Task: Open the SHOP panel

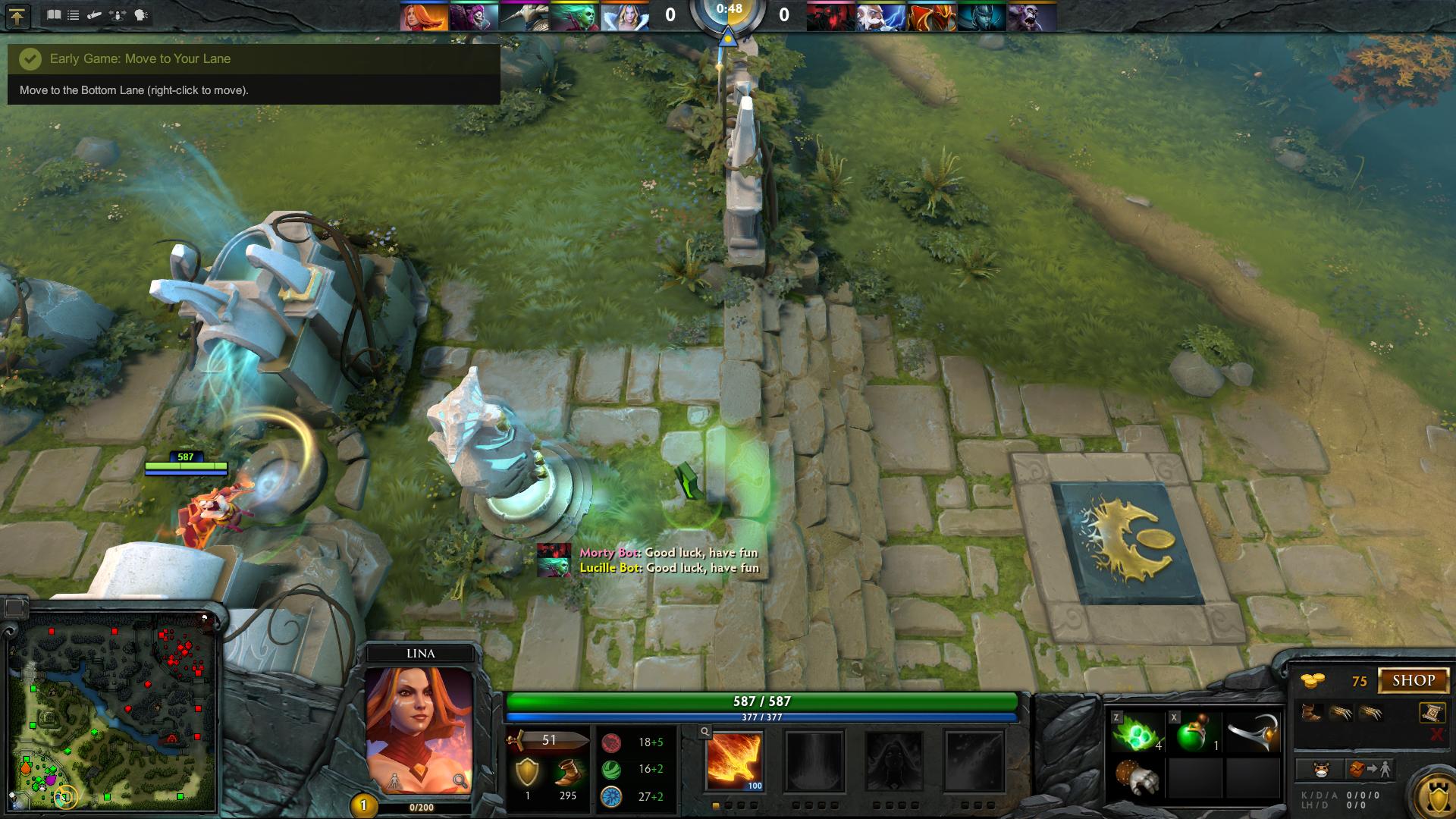Action: [x=1414, y=680]
